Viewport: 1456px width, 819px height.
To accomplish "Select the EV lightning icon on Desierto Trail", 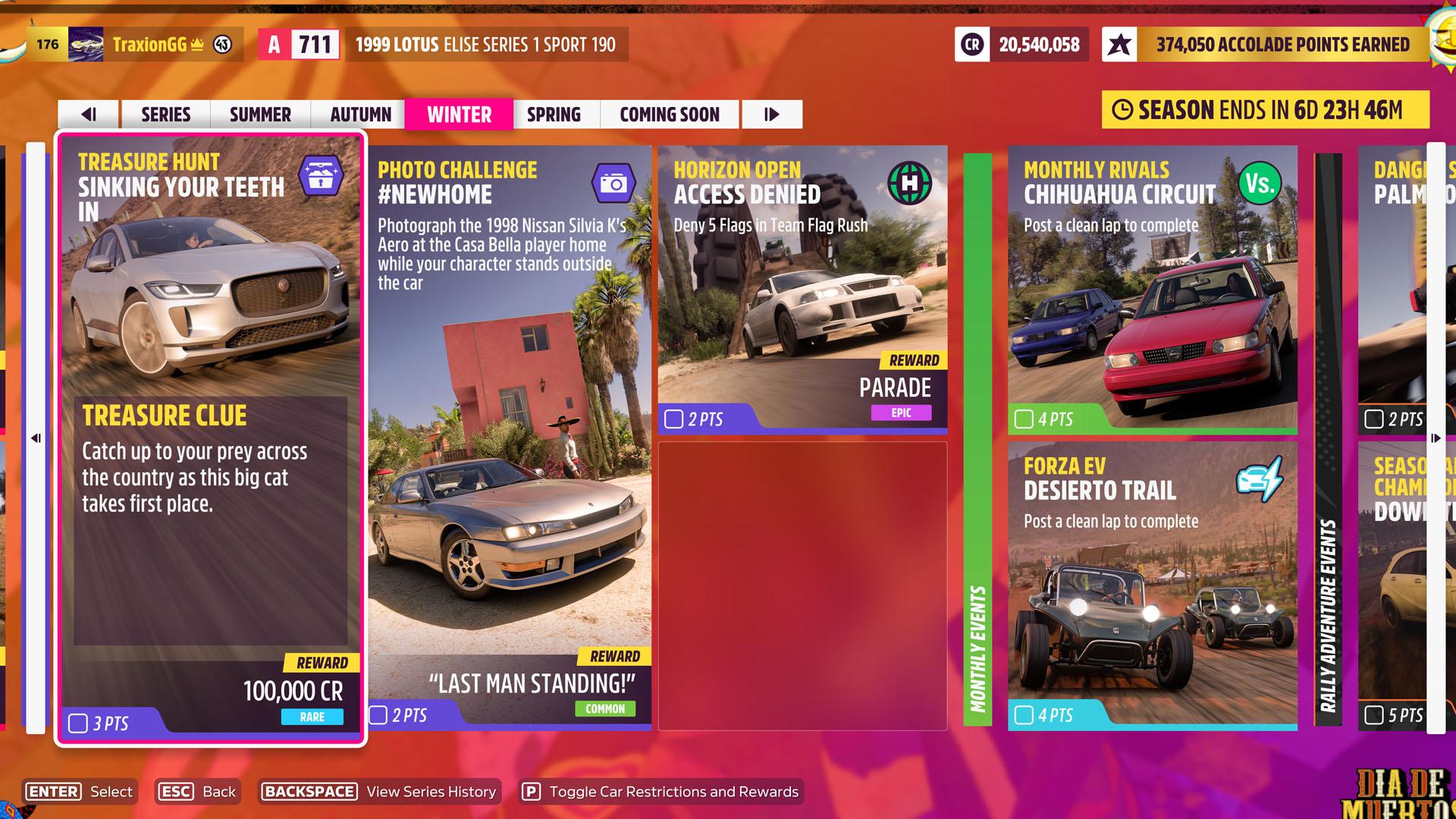I will (x=1260, y=478).
